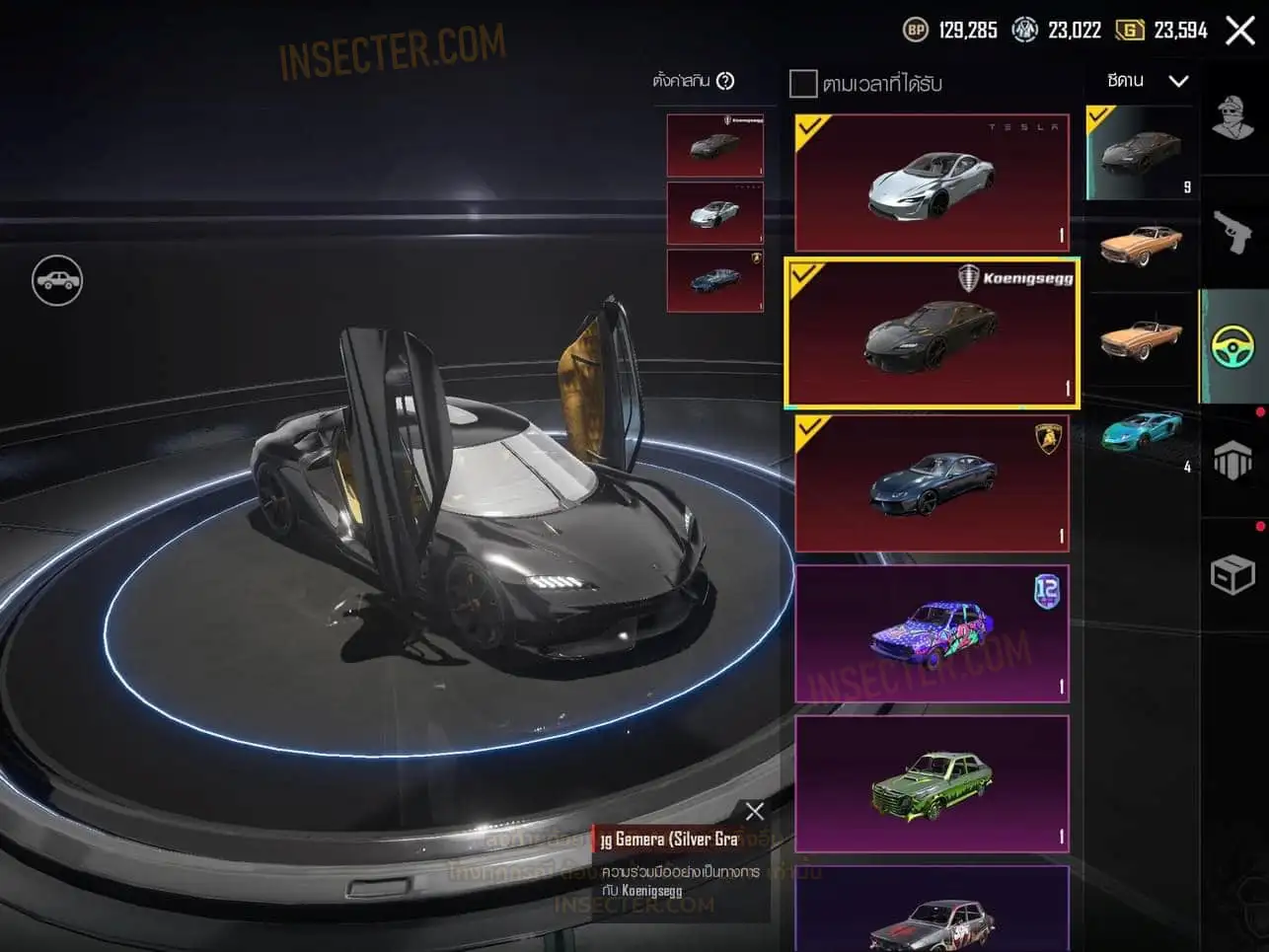1269x952 pixels.
Task: Pick the green camo sedan skin
Action: tap(931, 783)
